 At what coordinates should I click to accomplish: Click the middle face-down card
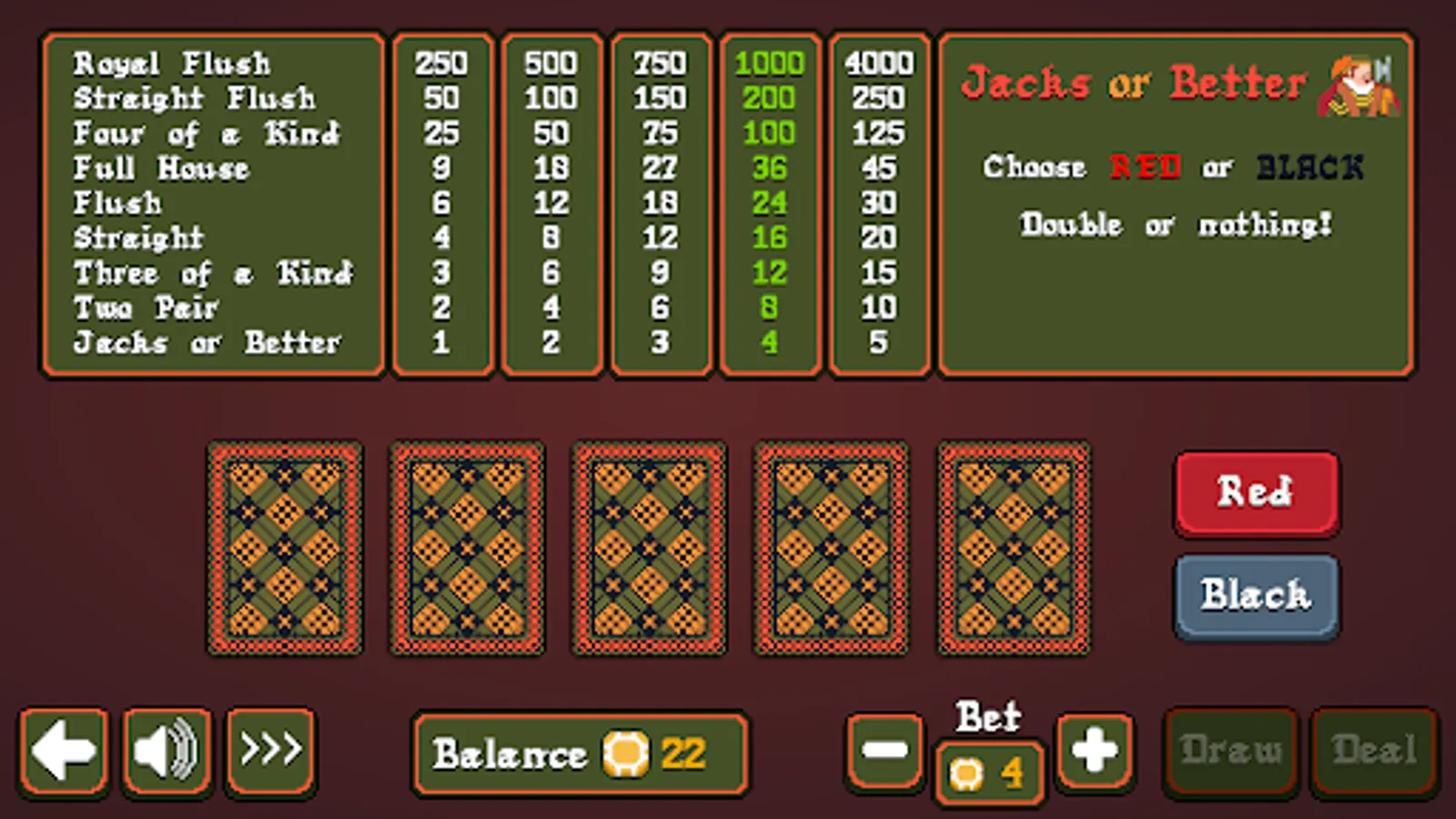pos(649,547)
